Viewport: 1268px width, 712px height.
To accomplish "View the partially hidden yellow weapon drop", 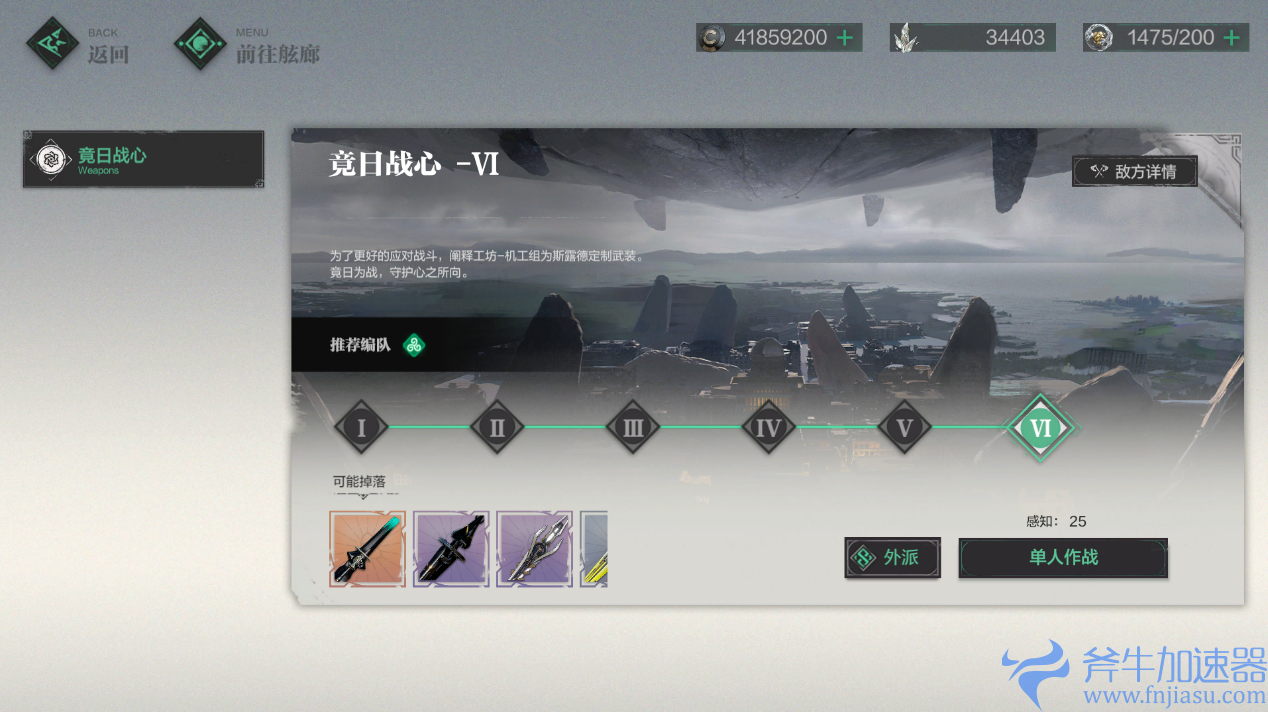I will pyautogui.click(x=595, y=548).
